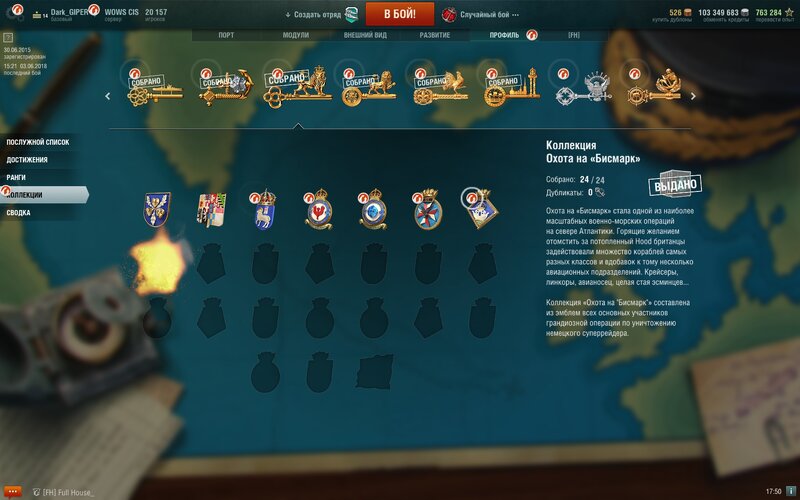Image resolution: width=800 pixels, height=500 pixels.
Task: Click the info icon beside the clock
Action: tap(792, 491)
